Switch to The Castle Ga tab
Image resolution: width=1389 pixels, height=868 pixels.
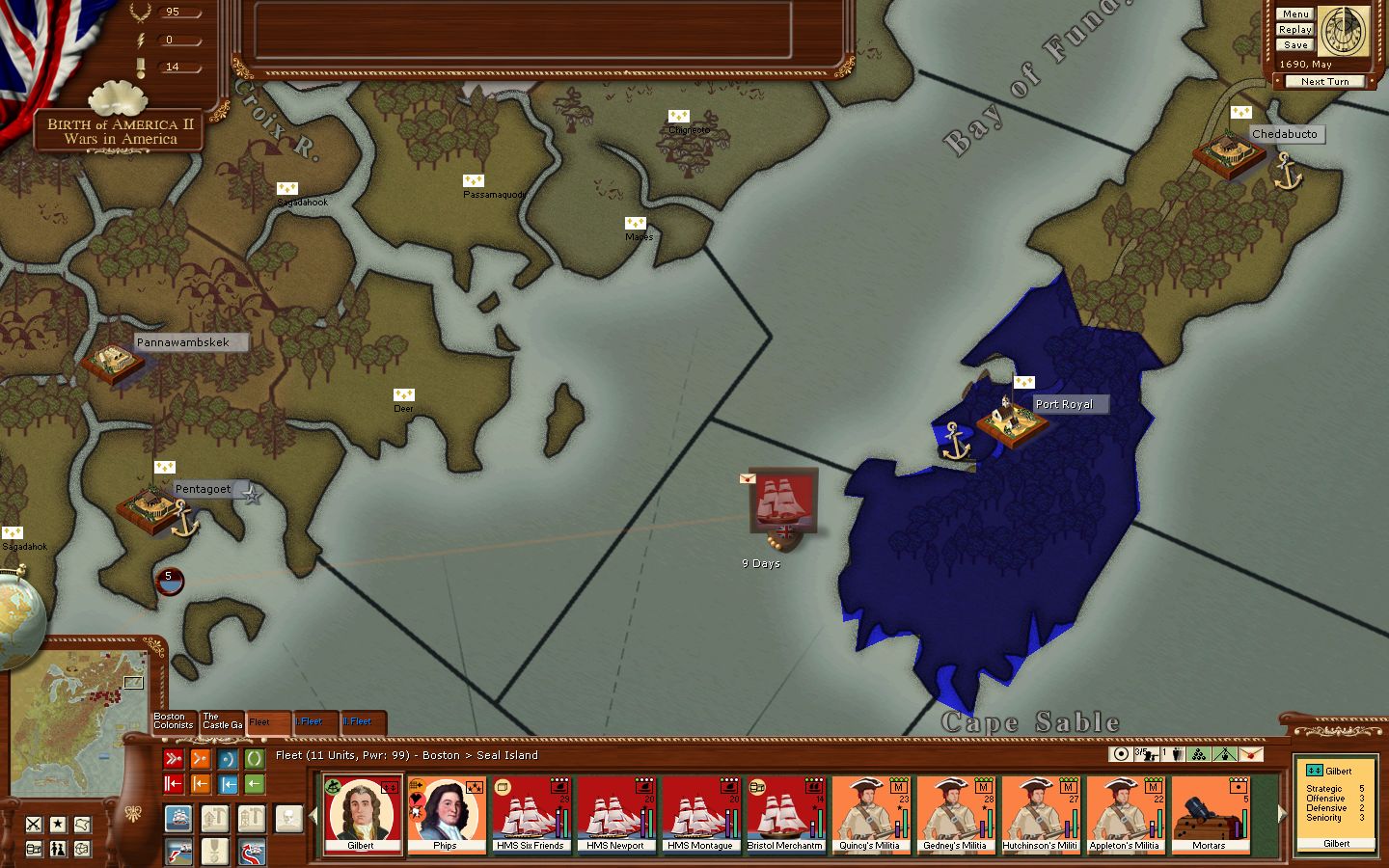click(x=221, y=721)
